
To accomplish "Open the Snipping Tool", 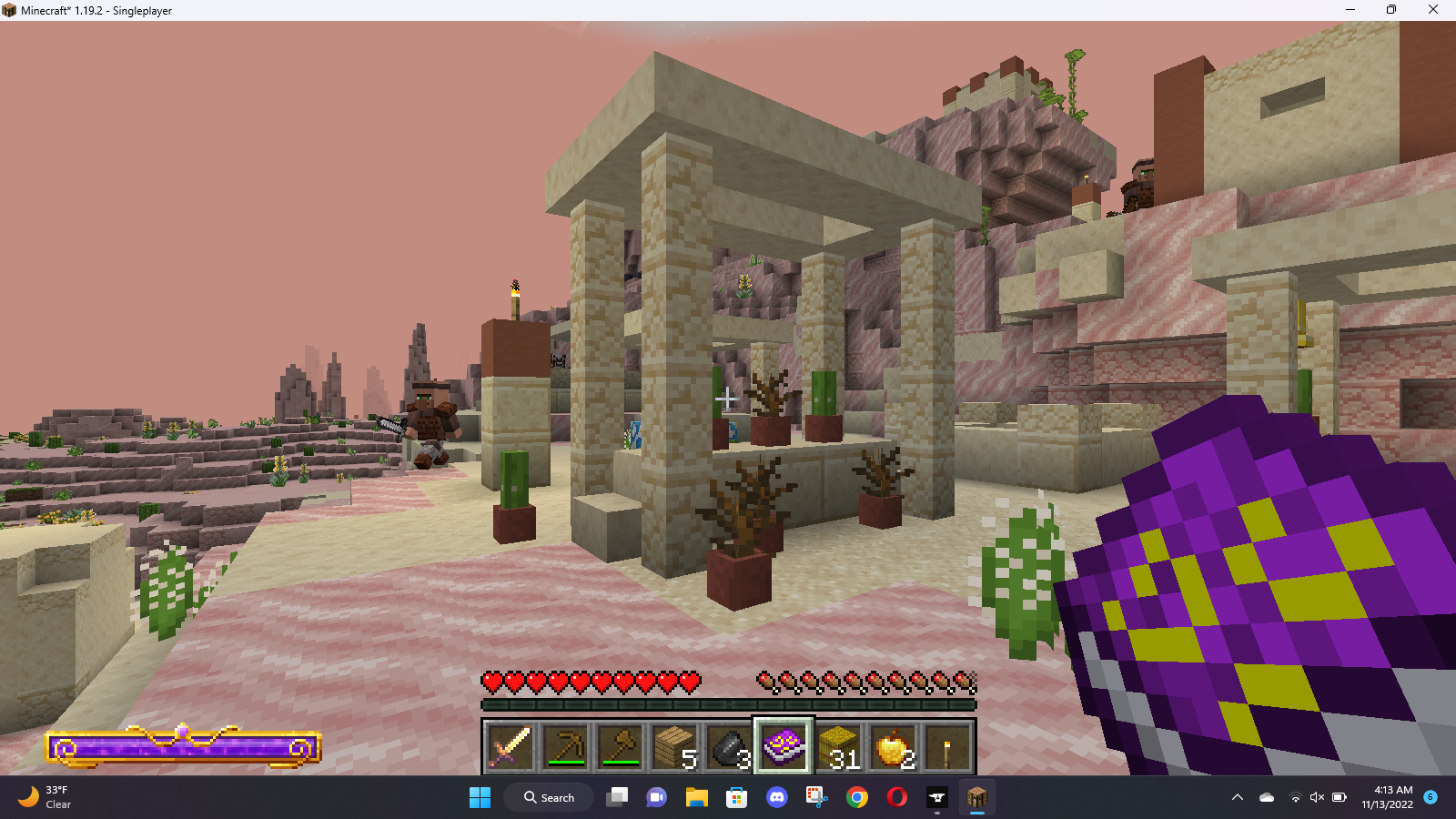I will point(815,797).
